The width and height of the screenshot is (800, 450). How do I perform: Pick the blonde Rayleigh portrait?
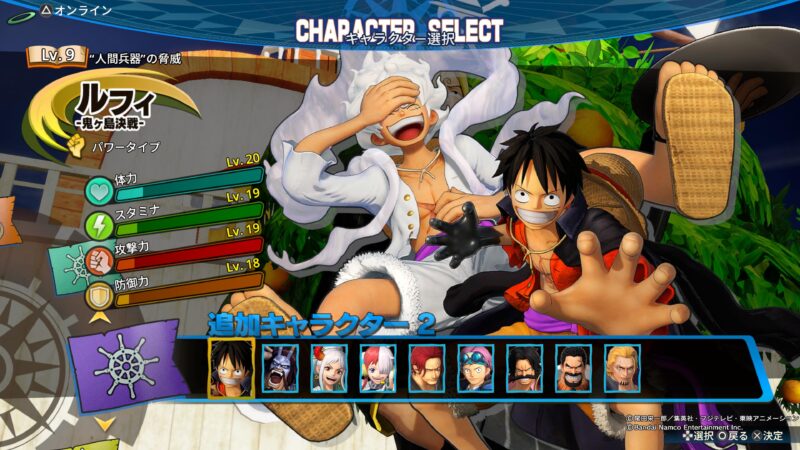623,369
